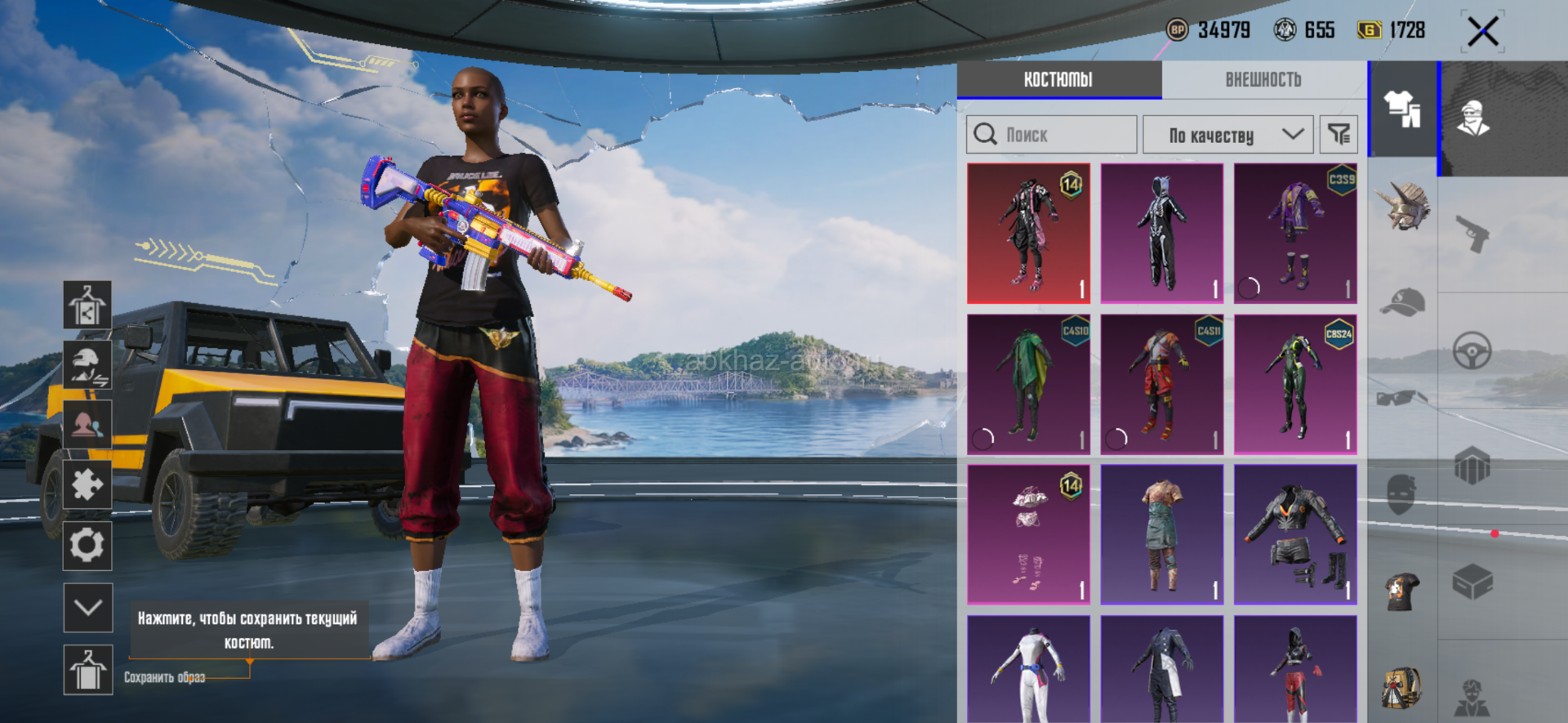
Task: Select the purple jacket C3S9 outfit
Action: tap(1295, 234)
